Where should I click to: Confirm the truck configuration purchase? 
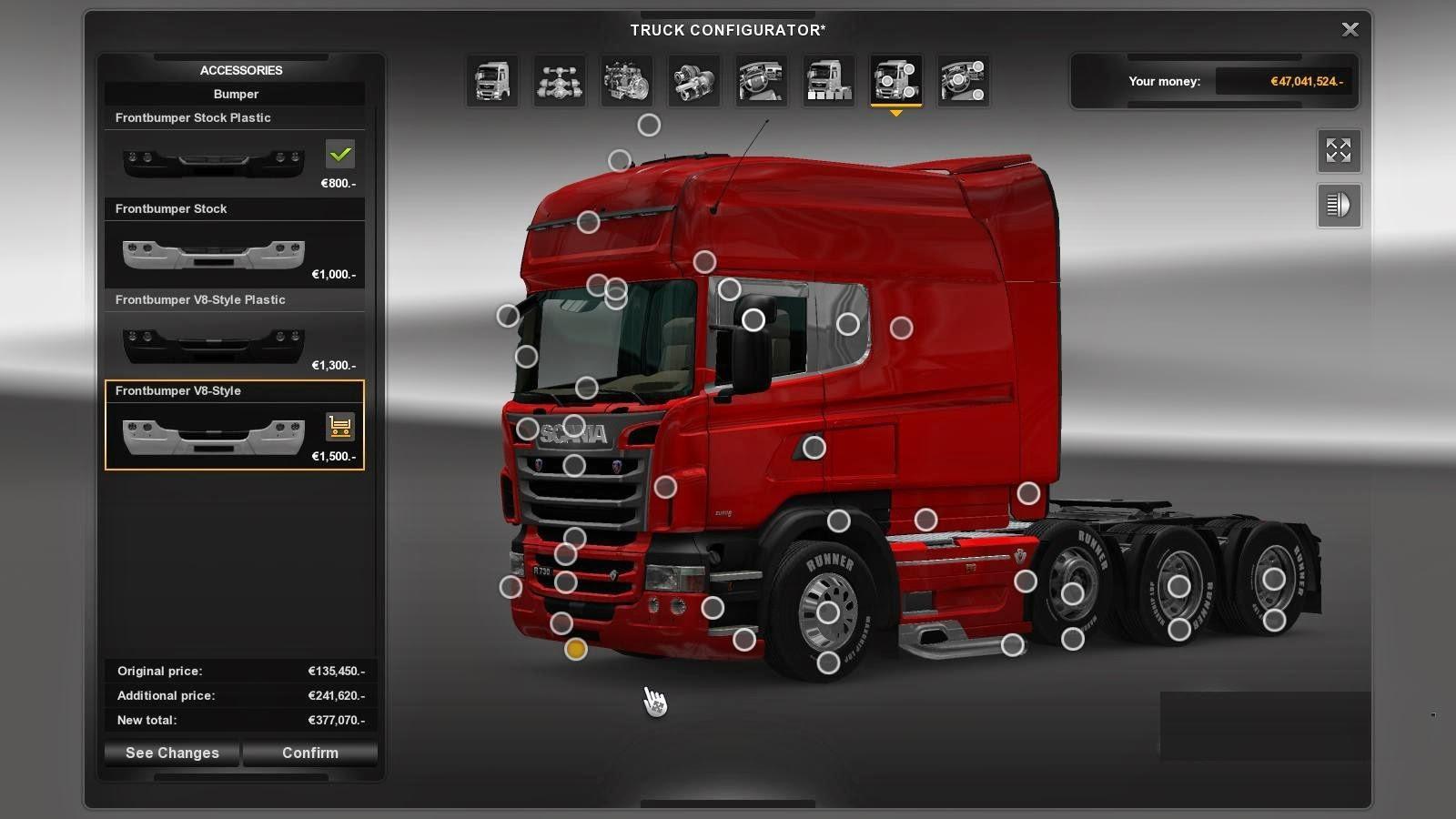pos(309,753)
